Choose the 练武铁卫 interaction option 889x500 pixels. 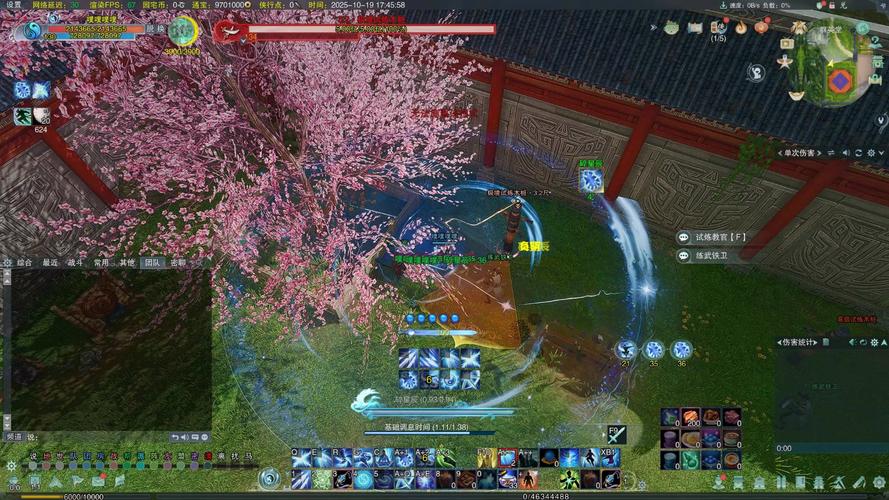pyautogui.click(x=714, y=256)
